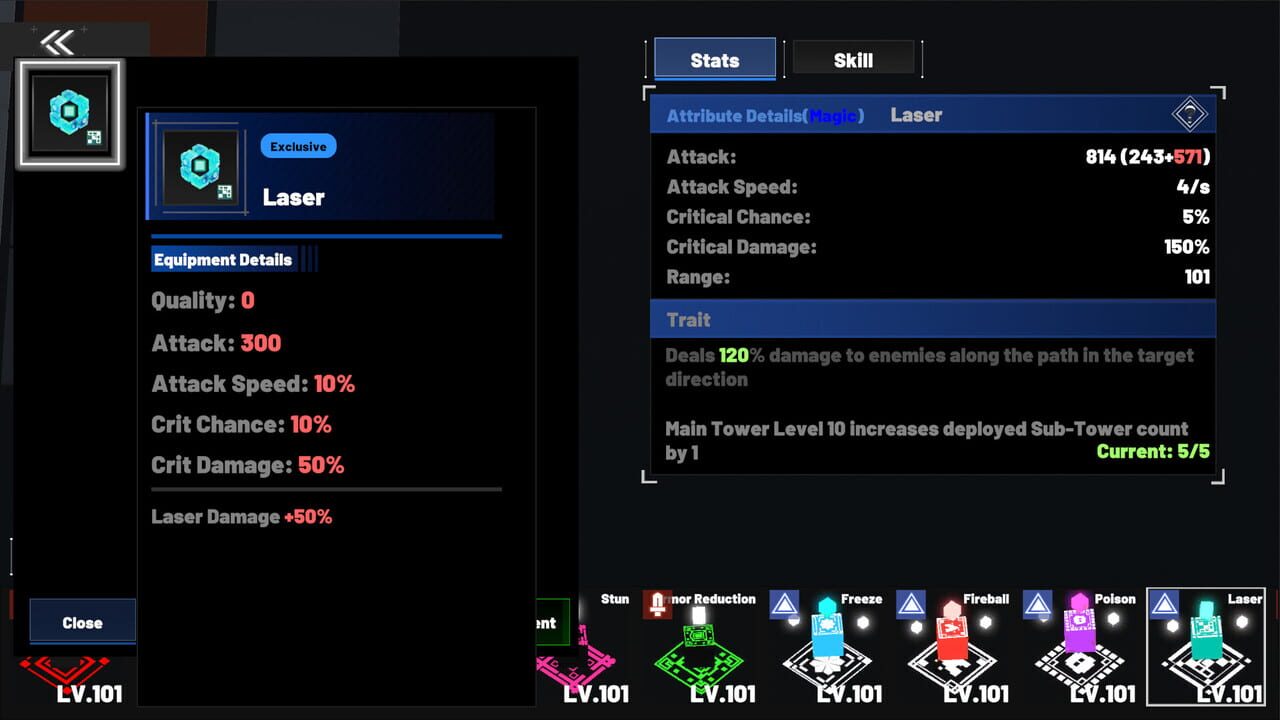Click the Current 5/5 sub-tower counter
Image resolution: width=1280 pixels, height=720 pixels.
1152,450
